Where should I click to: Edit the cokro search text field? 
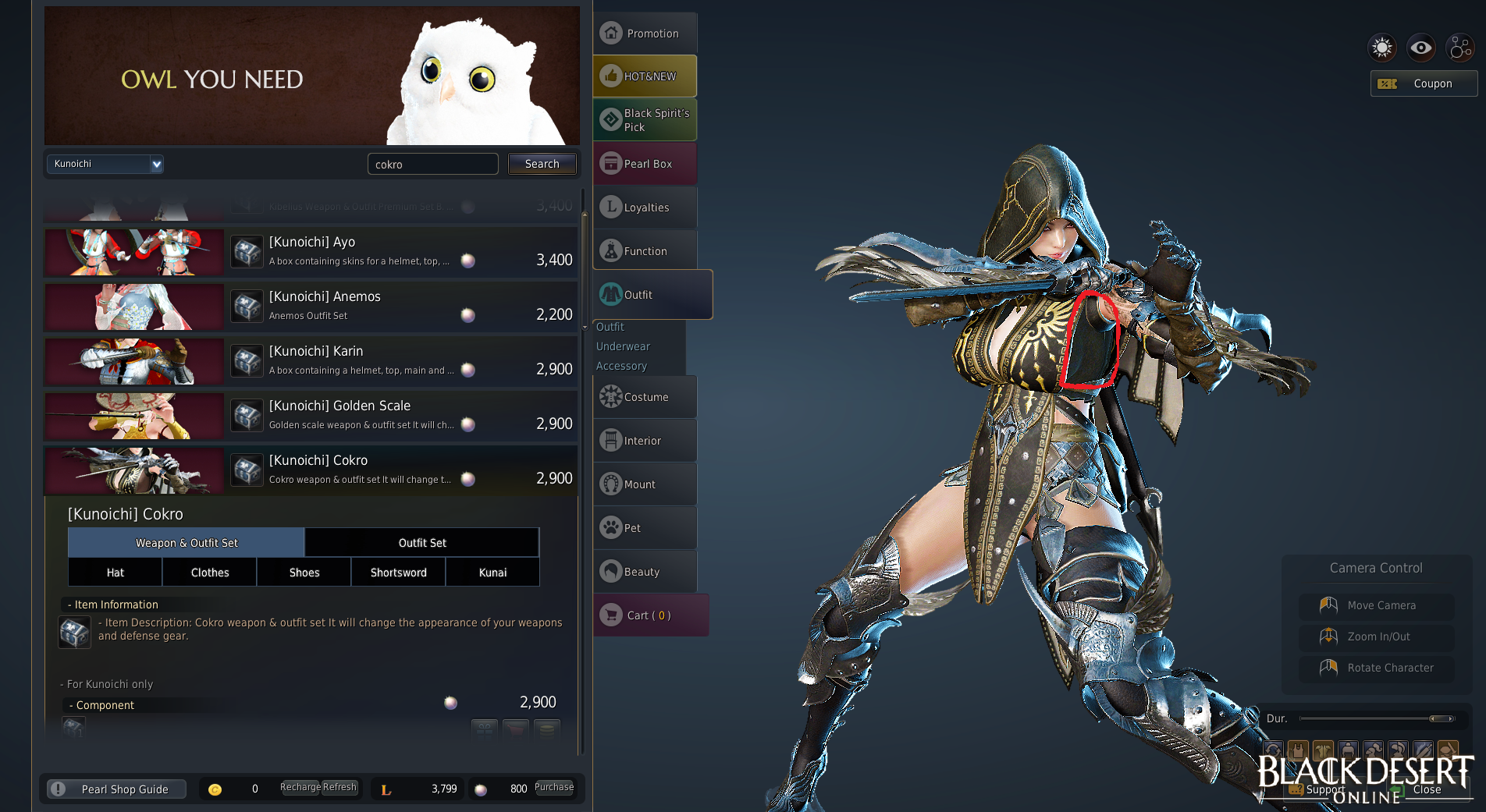[432, 164]
